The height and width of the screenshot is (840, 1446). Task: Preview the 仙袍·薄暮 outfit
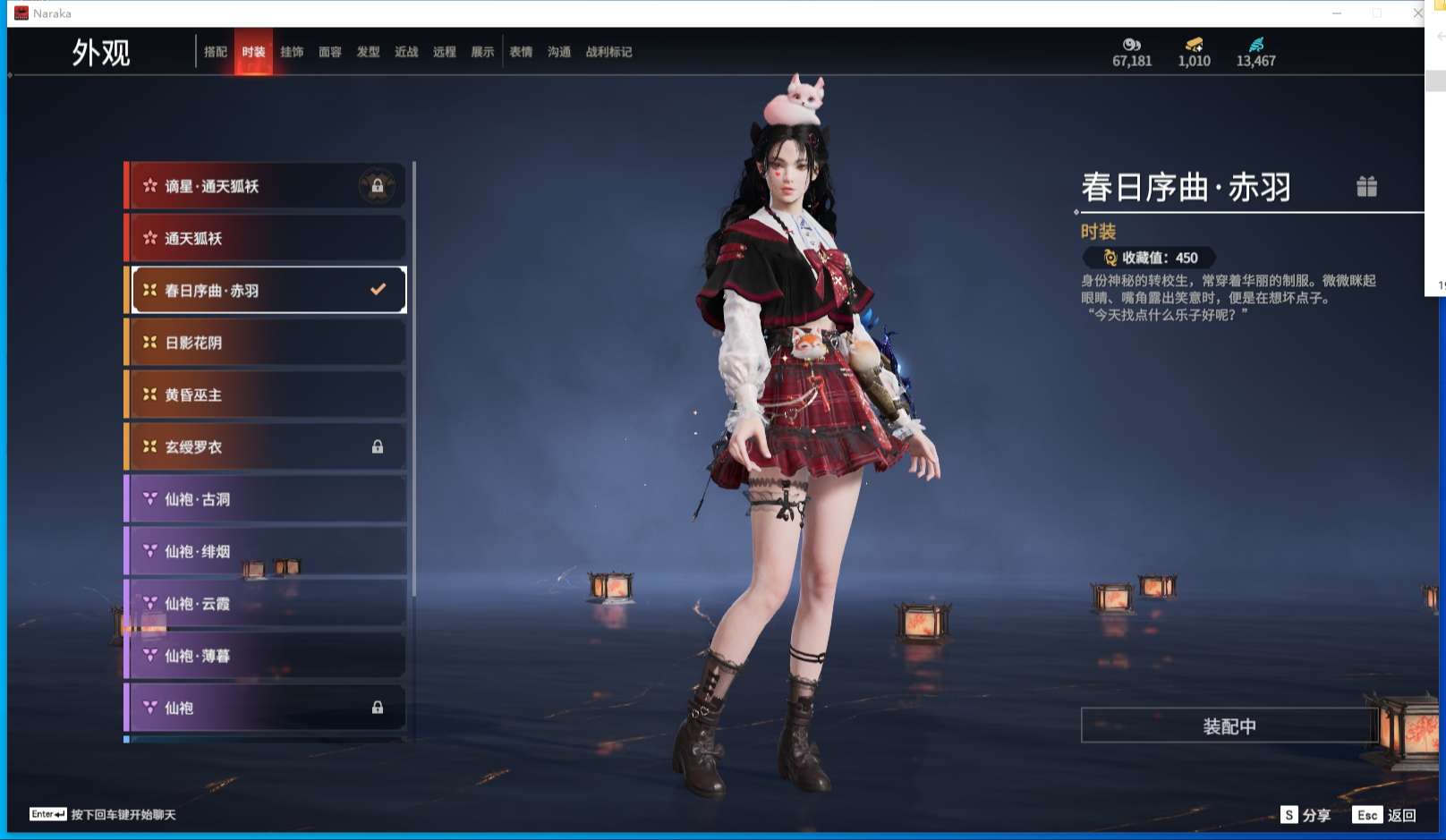pyautogui.click(x=265, y=656)
